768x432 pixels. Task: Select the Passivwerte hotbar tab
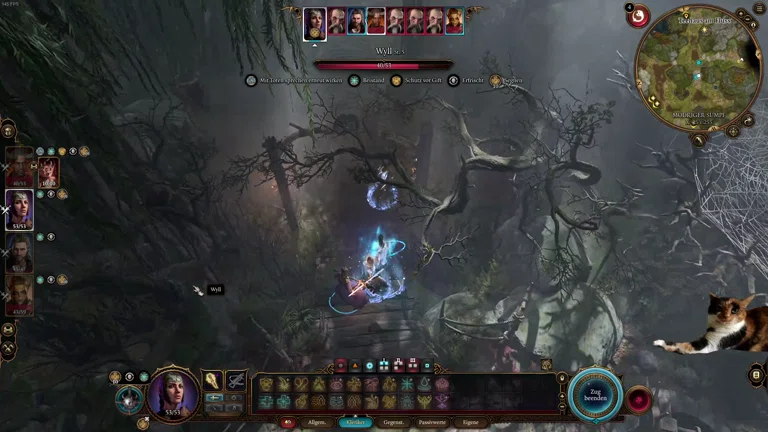click(432, 423)
